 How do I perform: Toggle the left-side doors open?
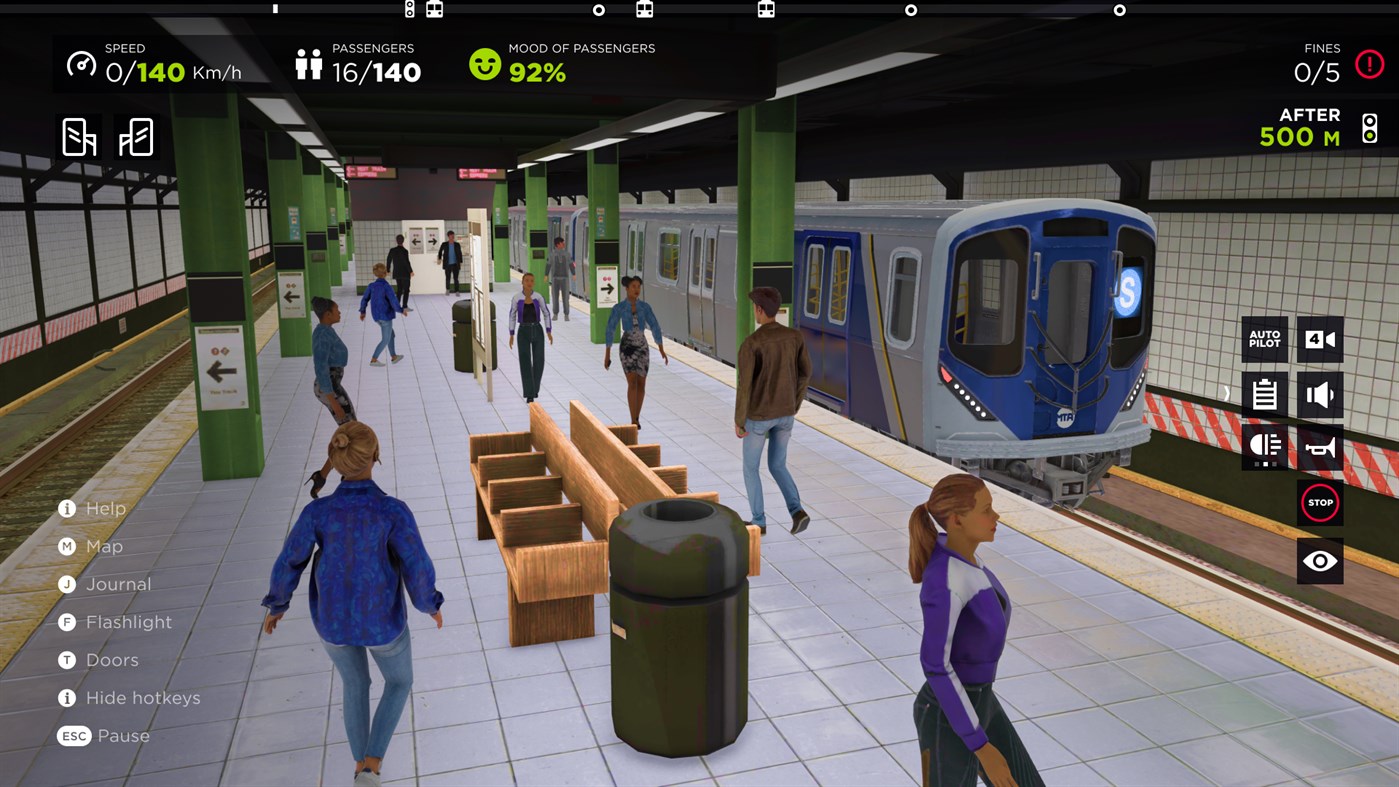[x=78, y=136]
